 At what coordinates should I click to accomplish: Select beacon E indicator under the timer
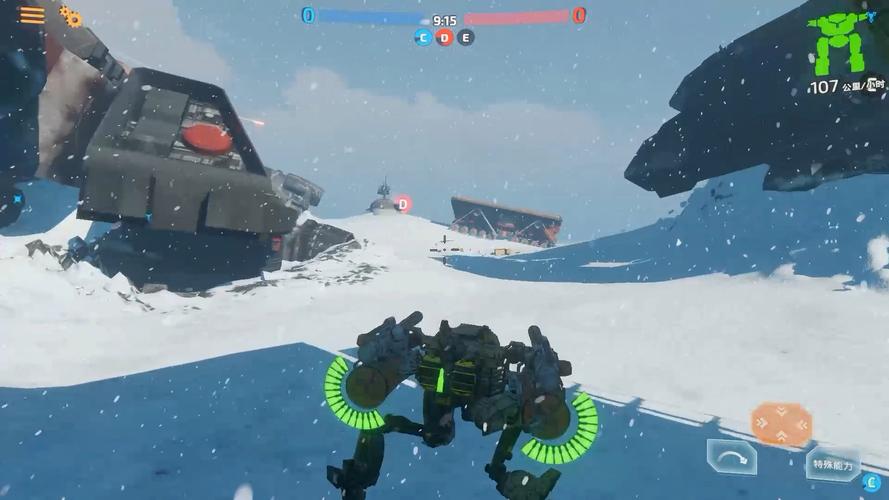coord(466,38)
